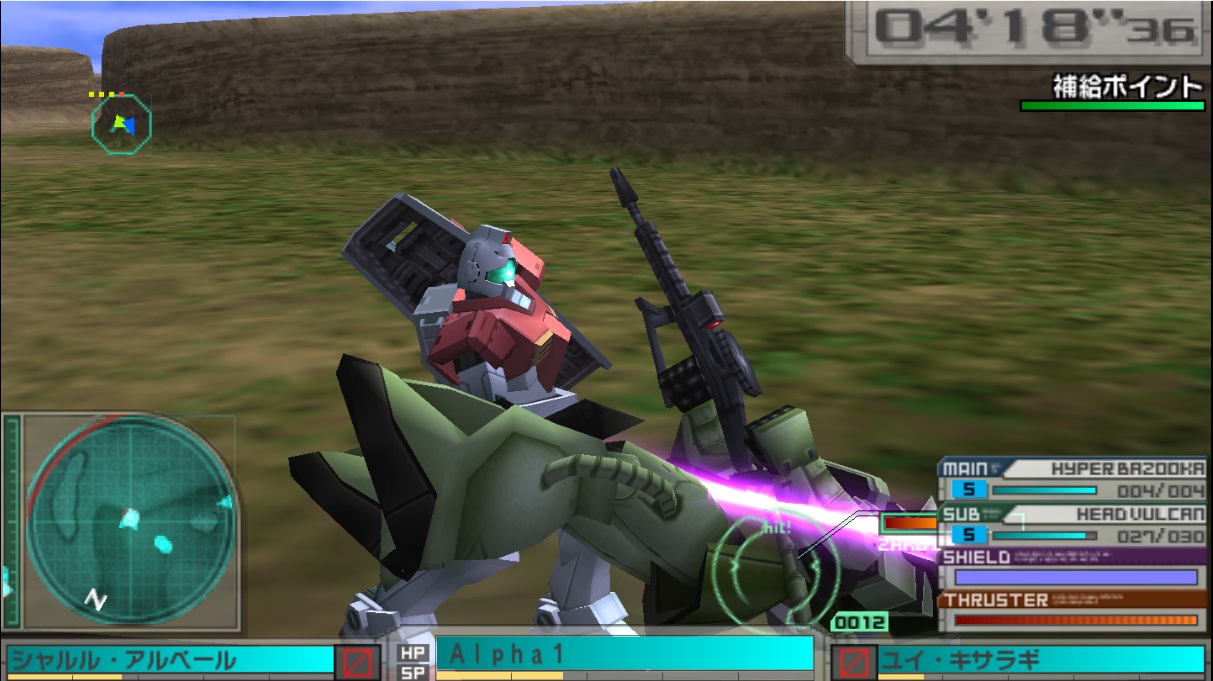Click the circular radar minimap

point(129,522)
